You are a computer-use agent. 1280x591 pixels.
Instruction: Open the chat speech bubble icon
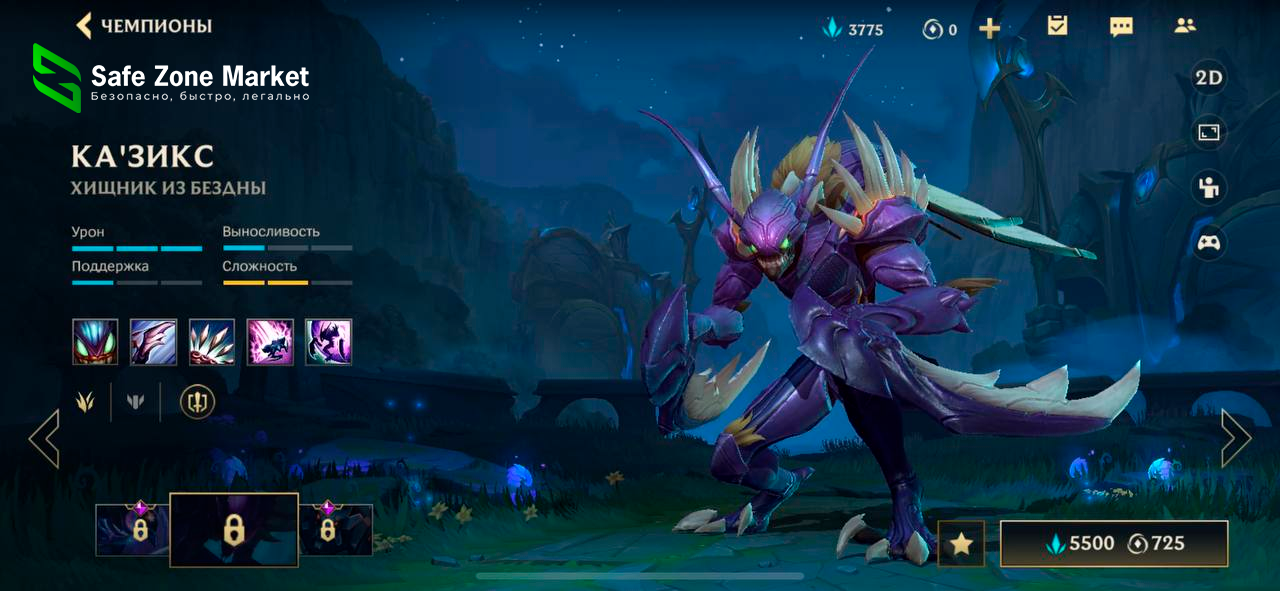tap(1121, 27)
